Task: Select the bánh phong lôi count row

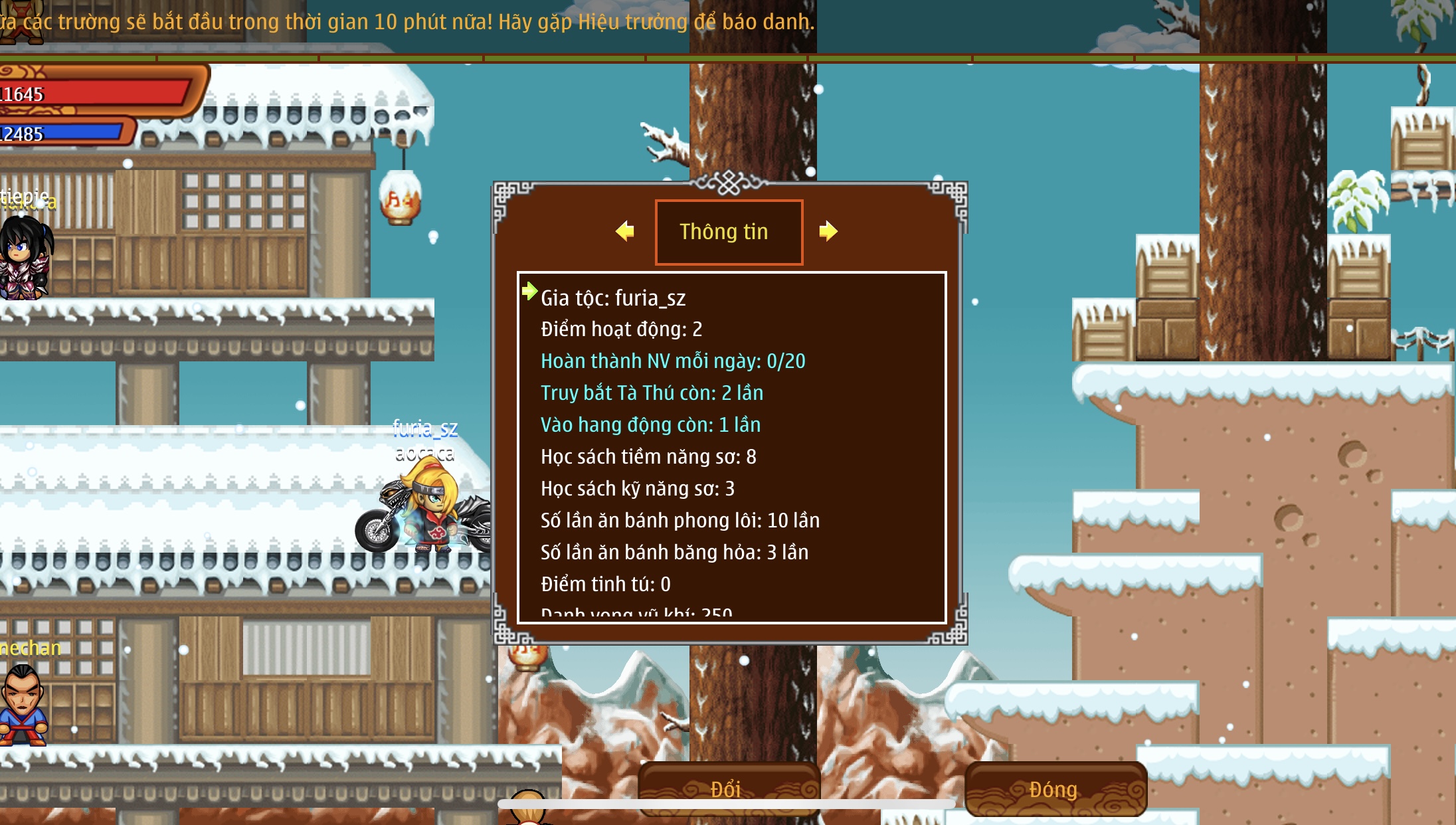Action: (x=680, y=521)
